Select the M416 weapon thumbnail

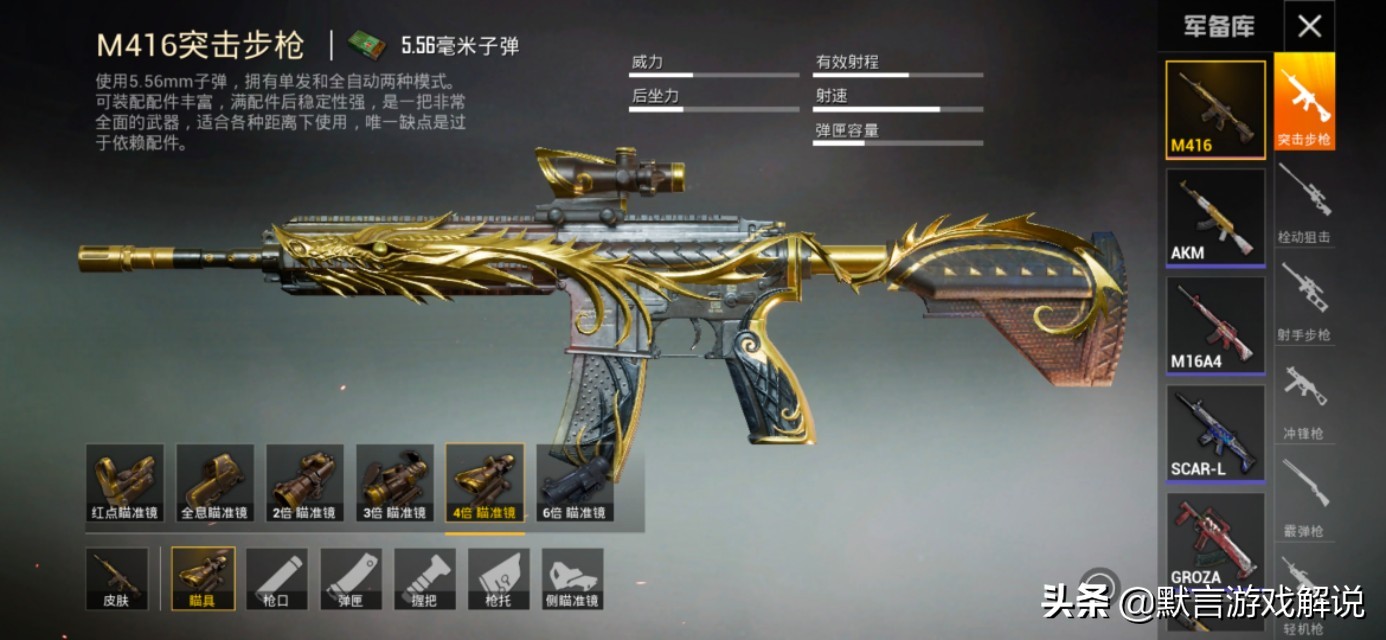(1215, 109)
